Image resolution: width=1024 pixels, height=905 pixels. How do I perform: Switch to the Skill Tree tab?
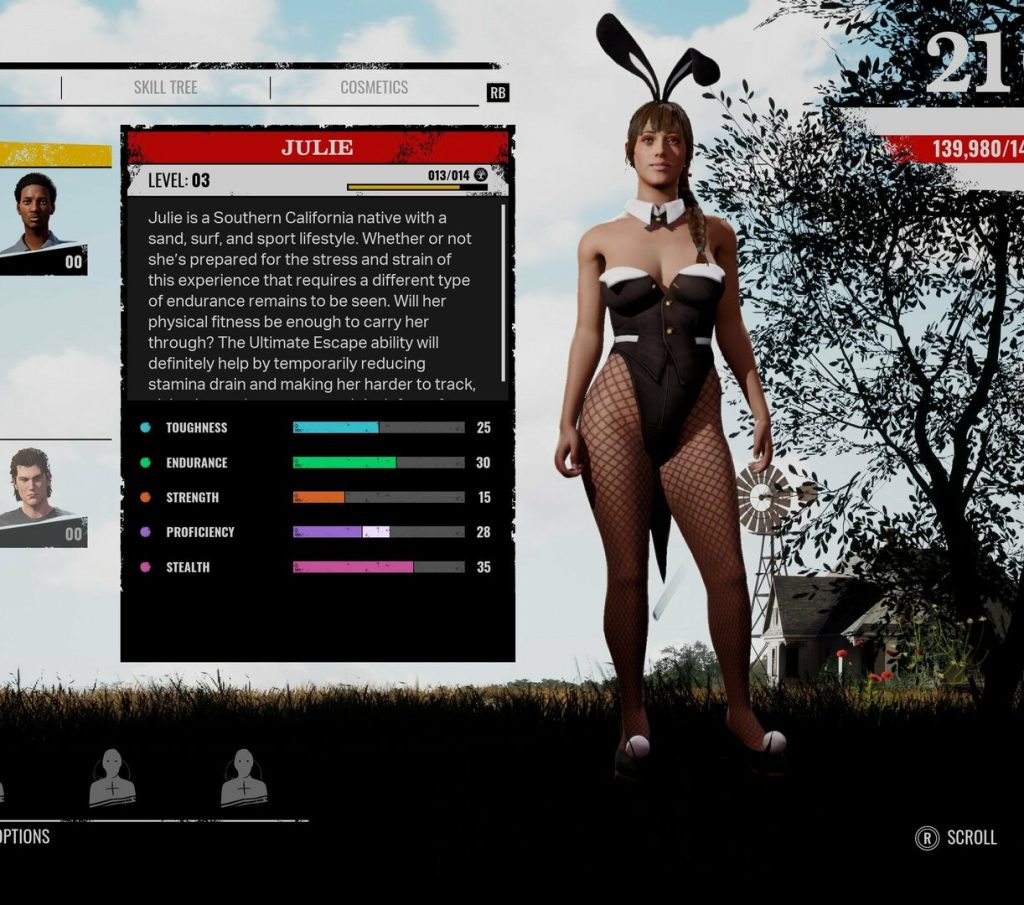tap(165, 87)
